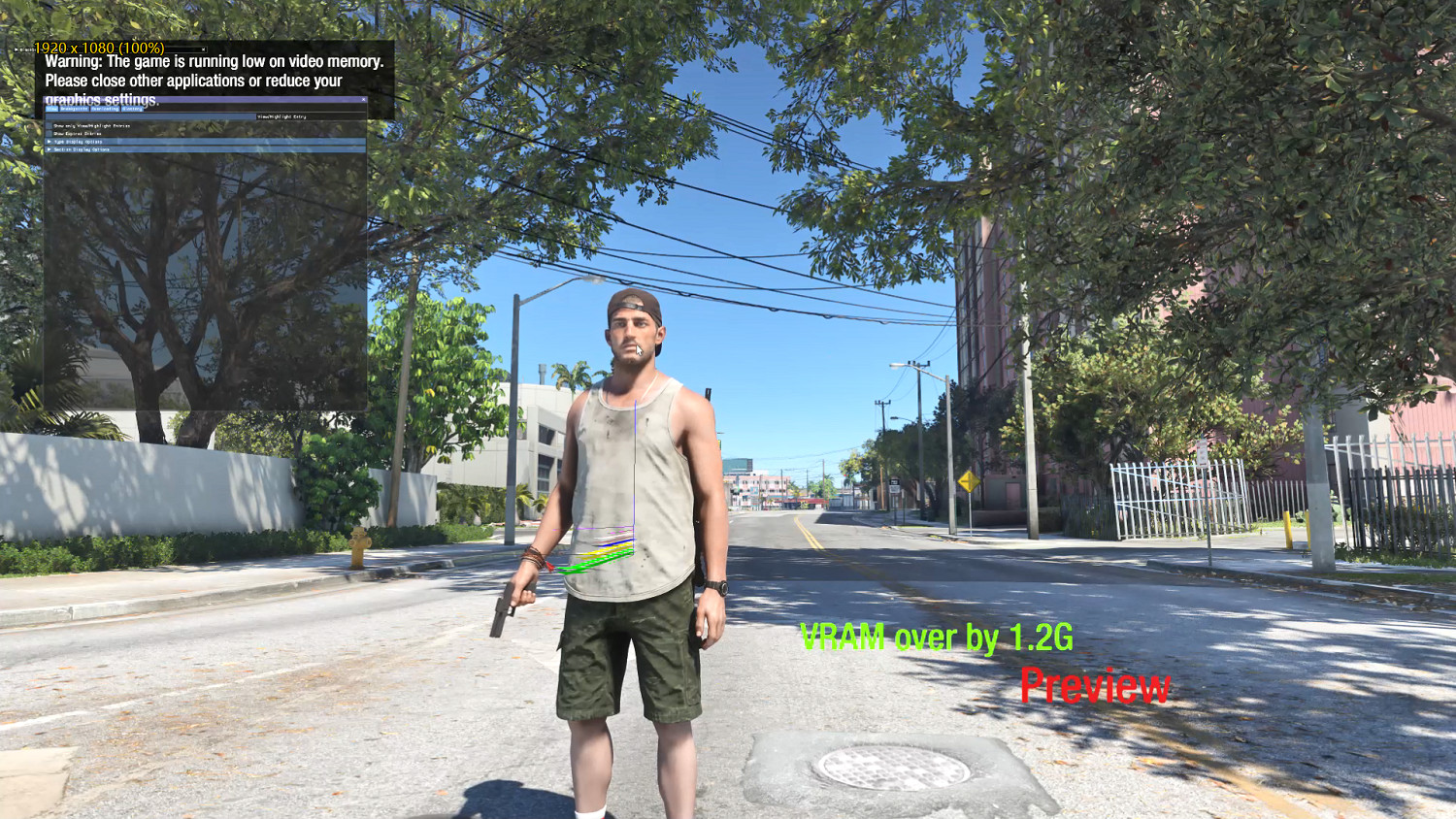Click the View/Highlight Entry filter field
1456x819 pixels.
click(x=282, y=116)
